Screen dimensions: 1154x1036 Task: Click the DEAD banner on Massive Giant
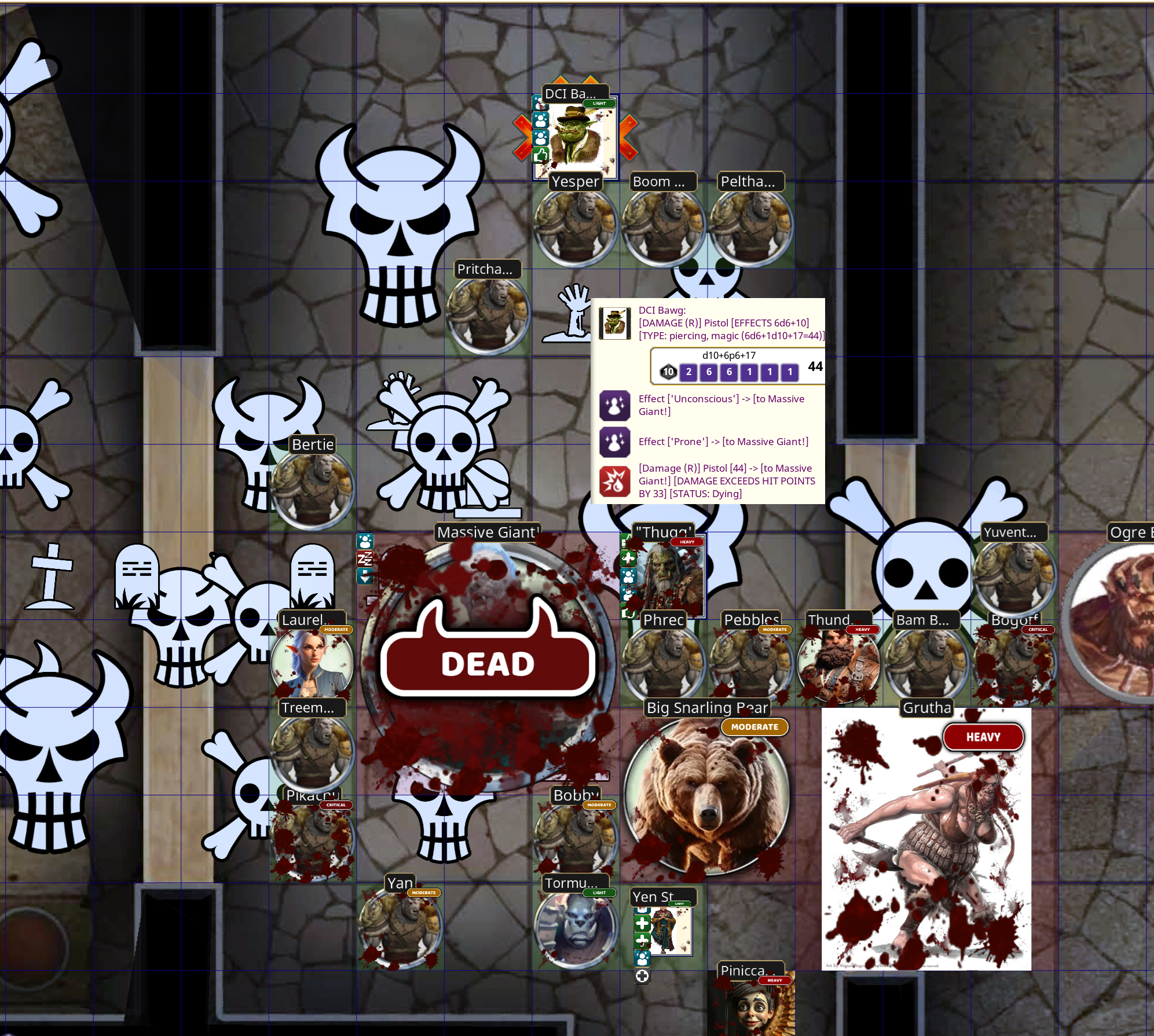point(488,664)
